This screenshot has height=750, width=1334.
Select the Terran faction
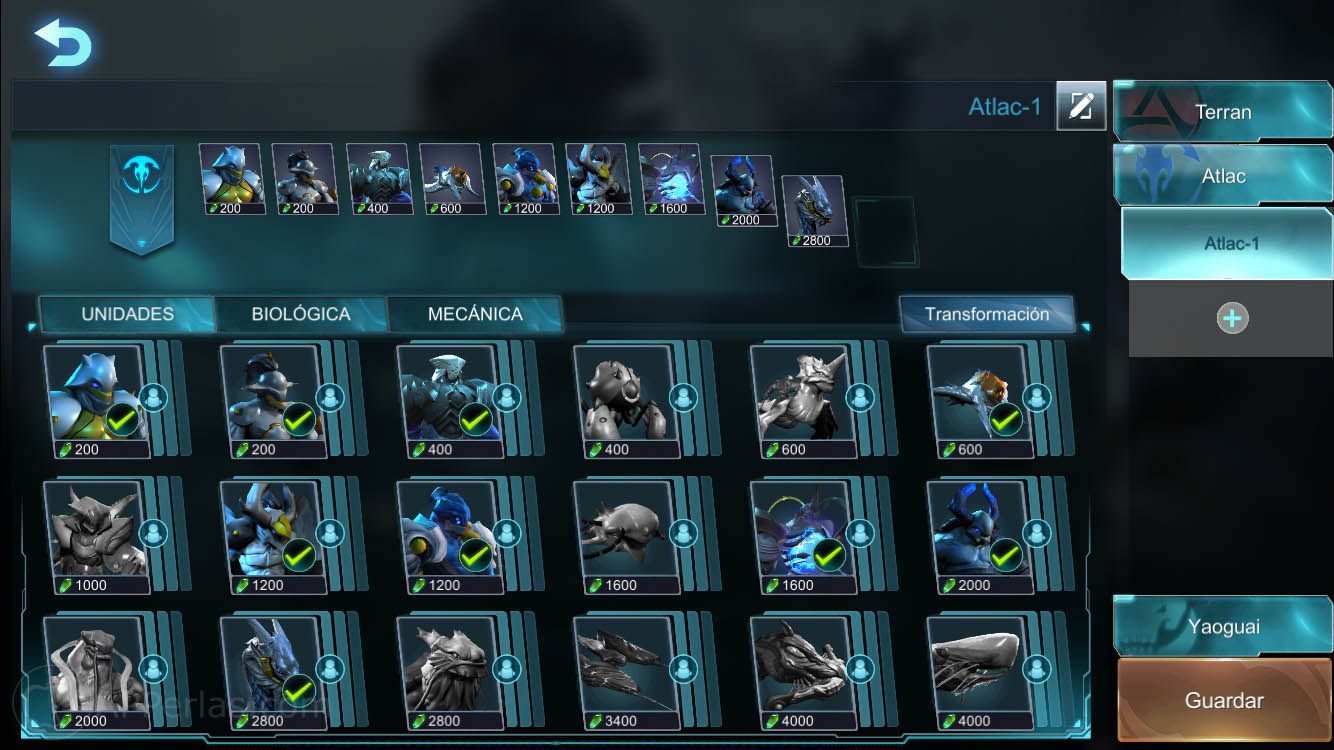(x=1223, y=112)
